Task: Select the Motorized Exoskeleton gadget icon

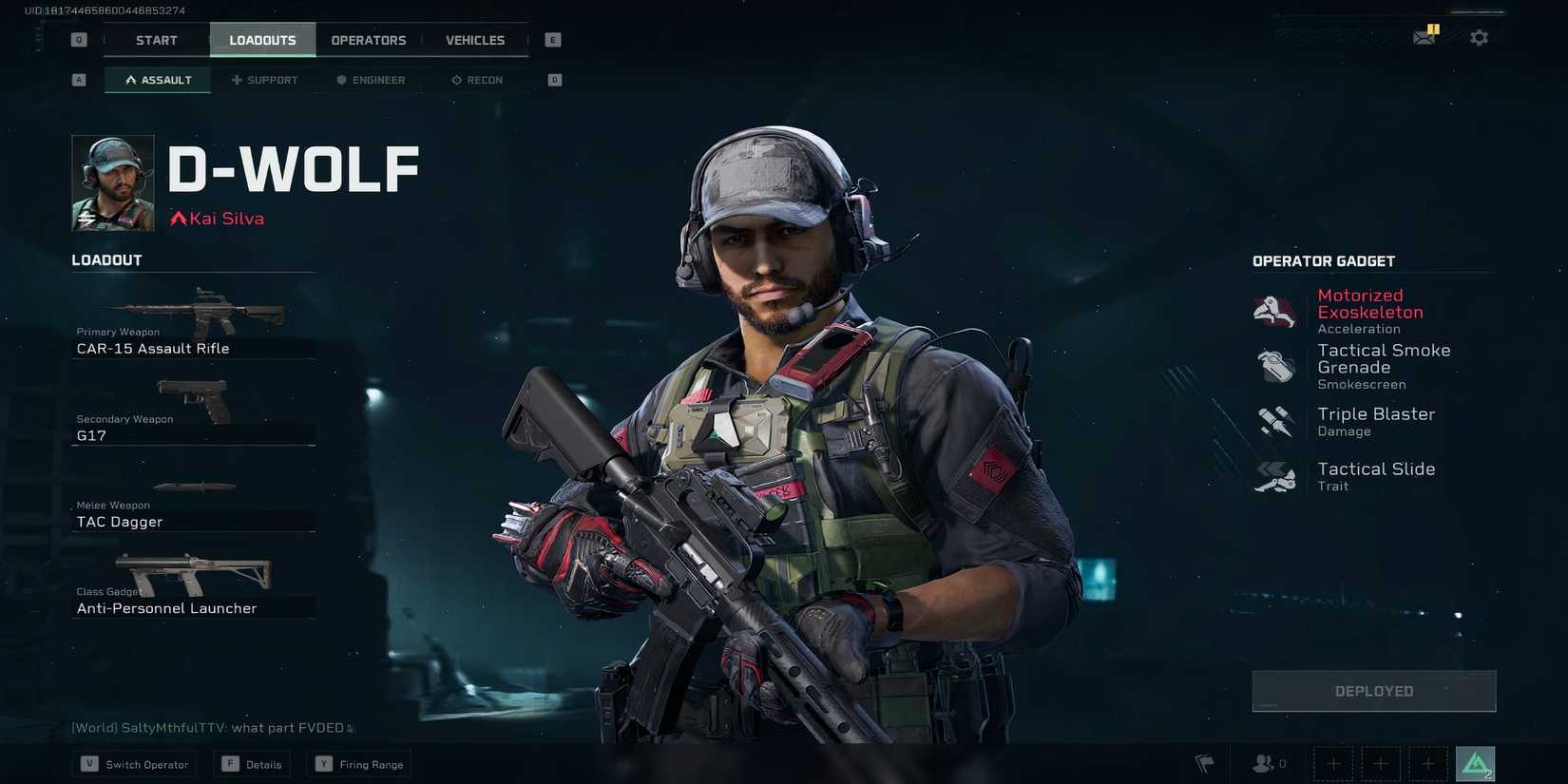Action: pyautogui.click(x=1274, y=312)
